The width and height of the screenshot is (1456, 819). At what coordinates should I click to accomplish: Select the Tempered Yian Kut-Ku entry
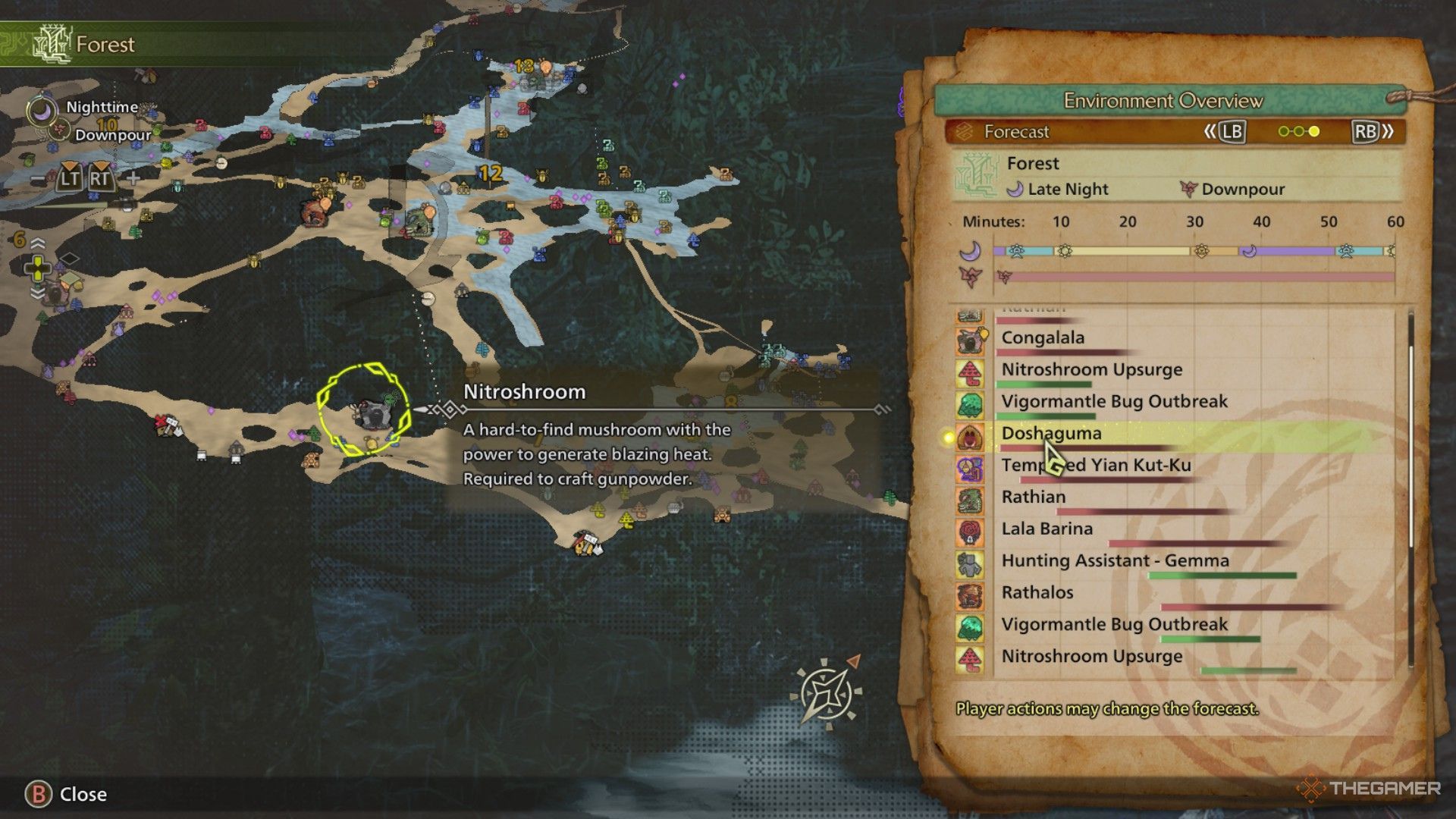1096,466
